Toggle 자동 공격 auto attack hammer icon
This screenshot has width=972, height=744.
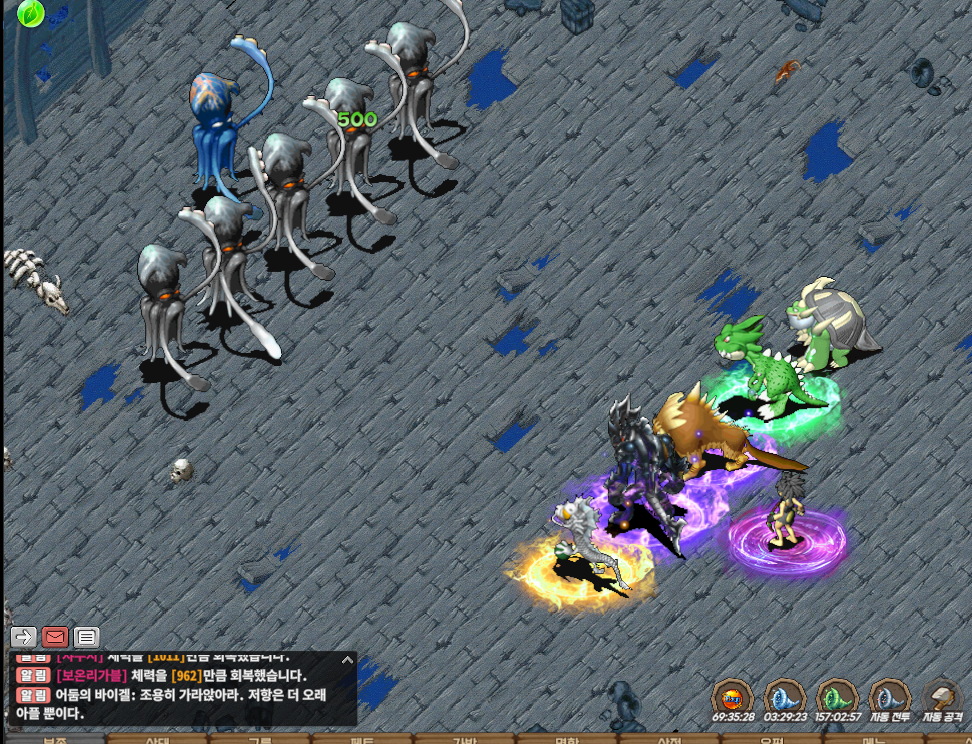[942, 697]
